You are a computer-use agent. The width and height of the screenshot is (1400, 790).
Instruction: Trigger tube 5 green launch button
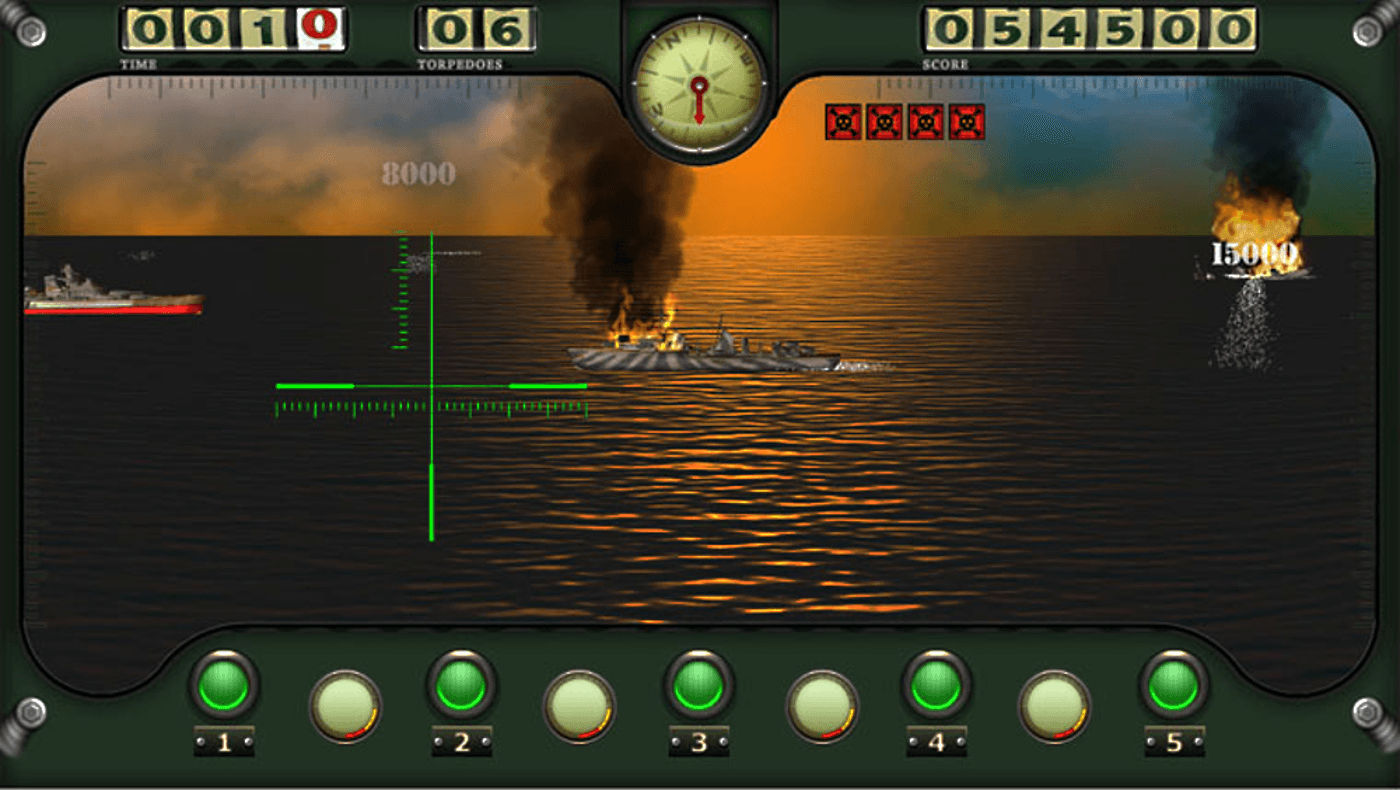1173,685
